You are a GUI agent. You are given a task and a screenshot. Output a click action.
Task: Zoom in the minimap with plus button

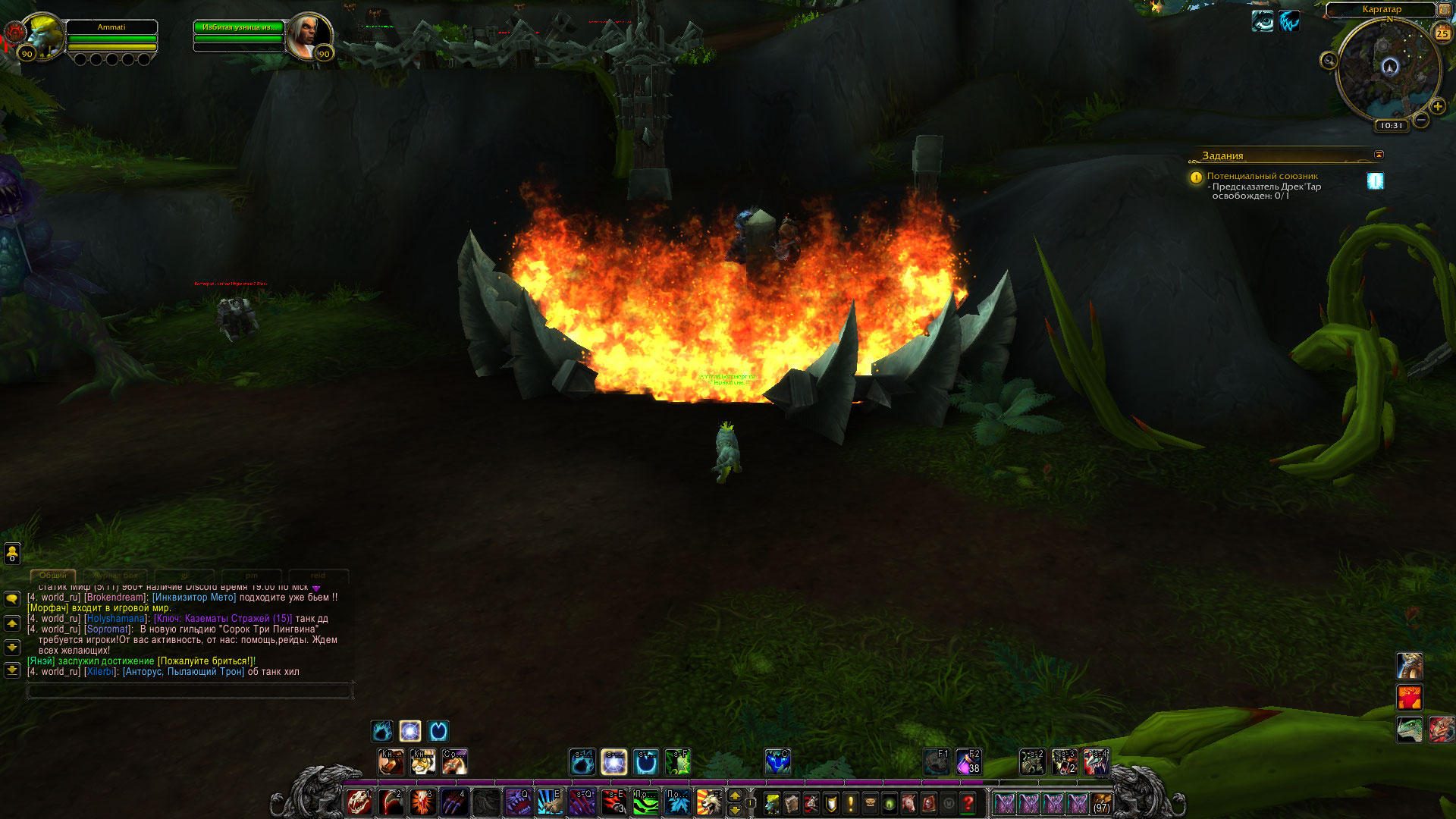pyautogui.click(x=1437, y=106)
